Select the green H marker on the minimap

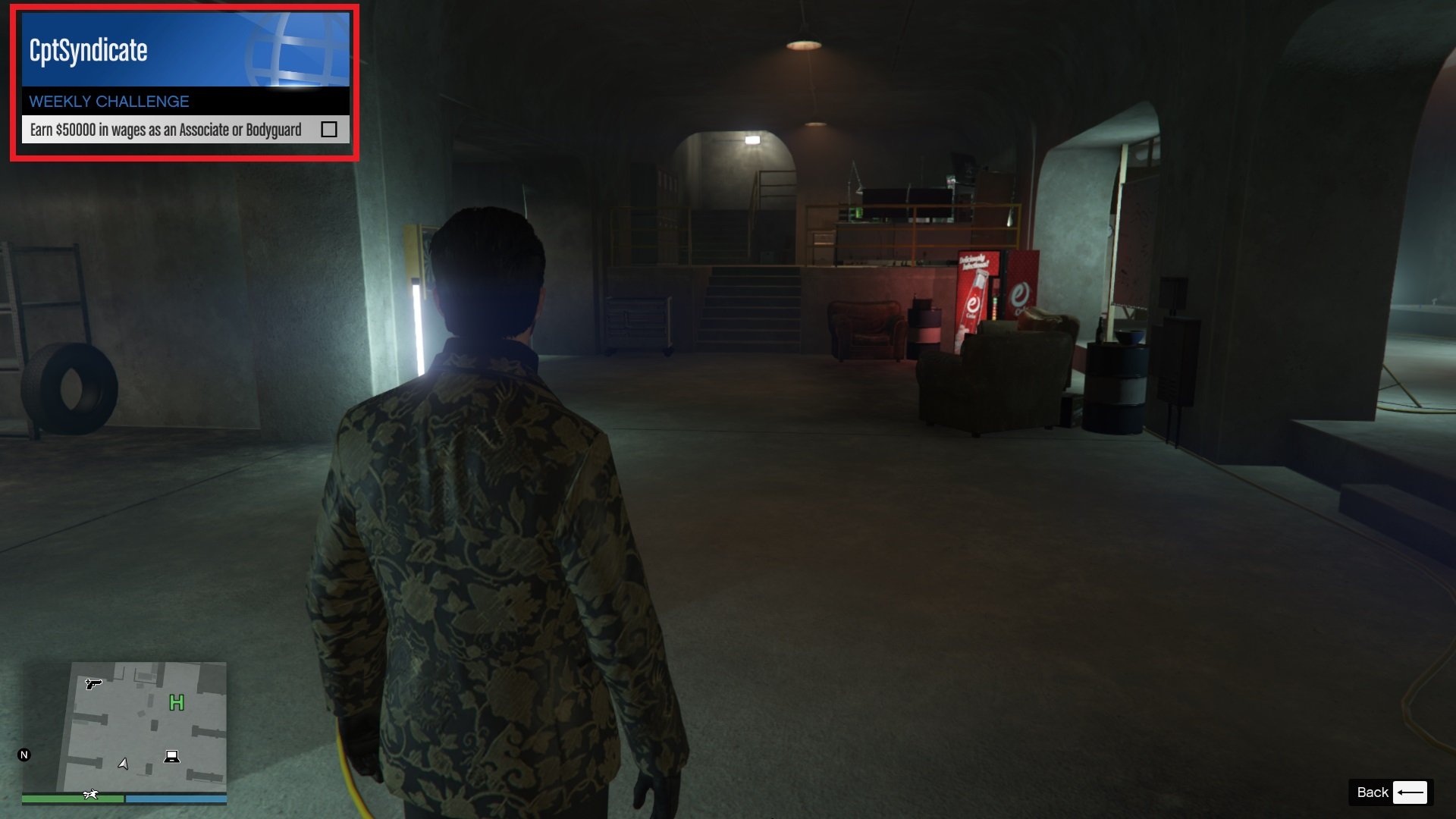point(176,704)
